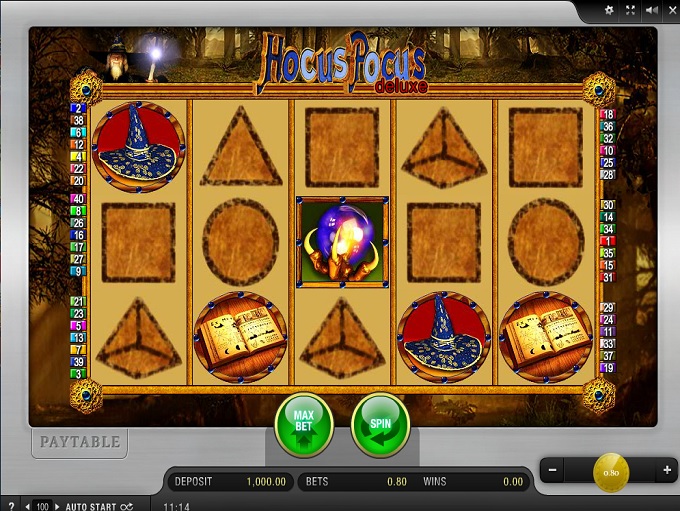Decrease the bet with the minus button
This screenshot has width=680, height=511.
[552, 469]
